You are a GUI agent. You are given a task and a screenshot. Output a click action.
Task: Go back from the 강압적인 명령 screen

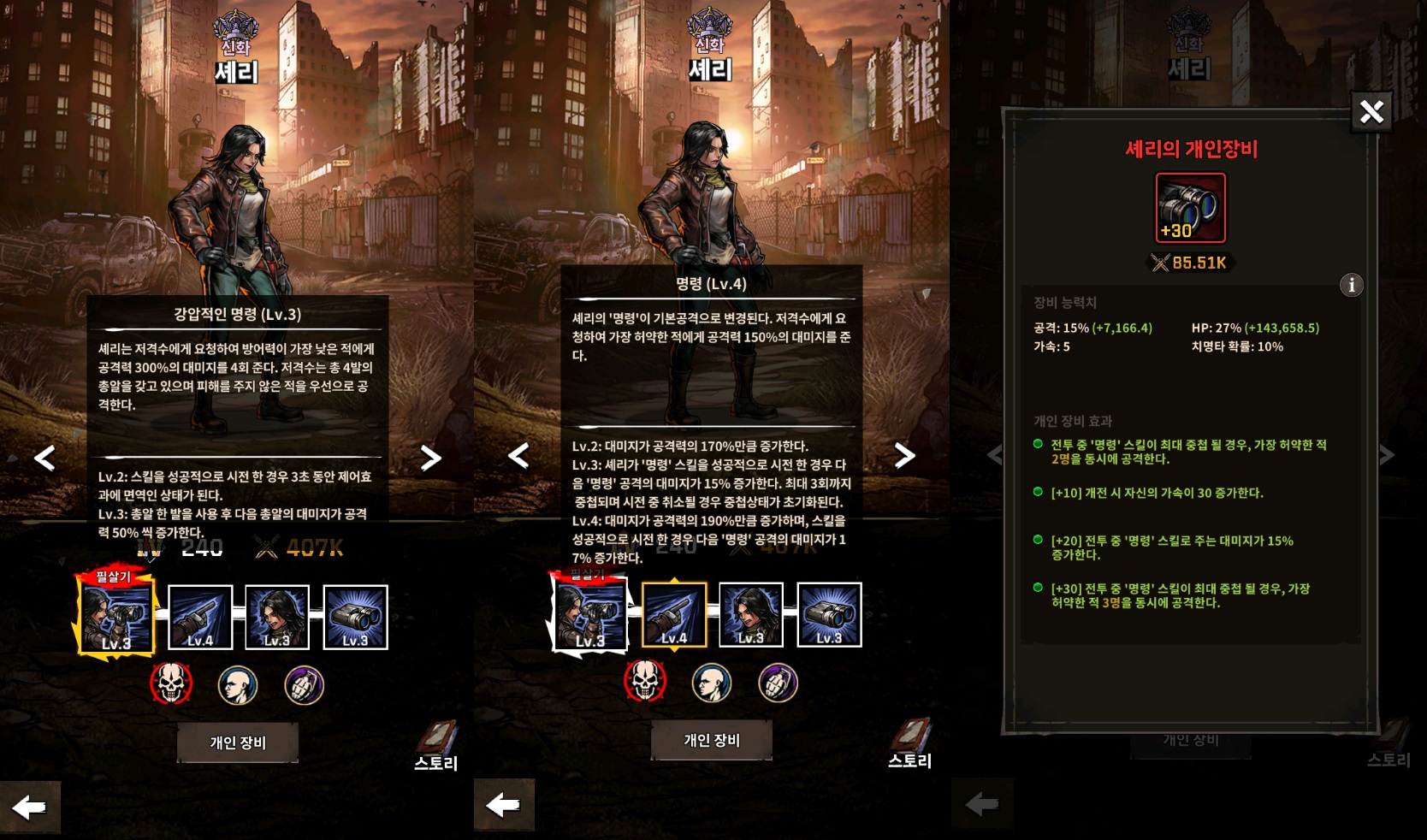coord(30,807)
